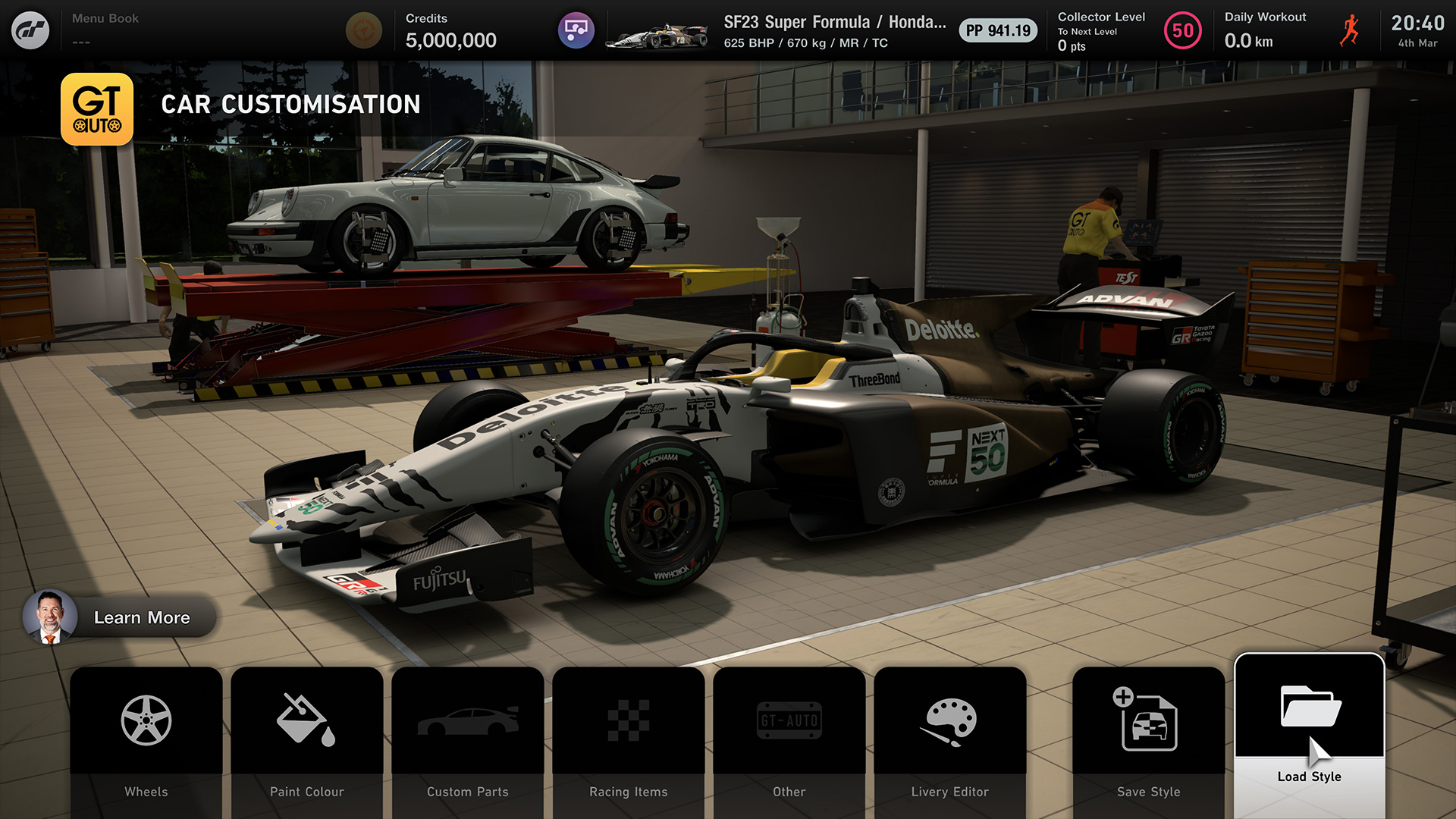This screenshot has width=1456, height=819.
Task: Open the Daily Workout tracker
Action: (1291, 31)
